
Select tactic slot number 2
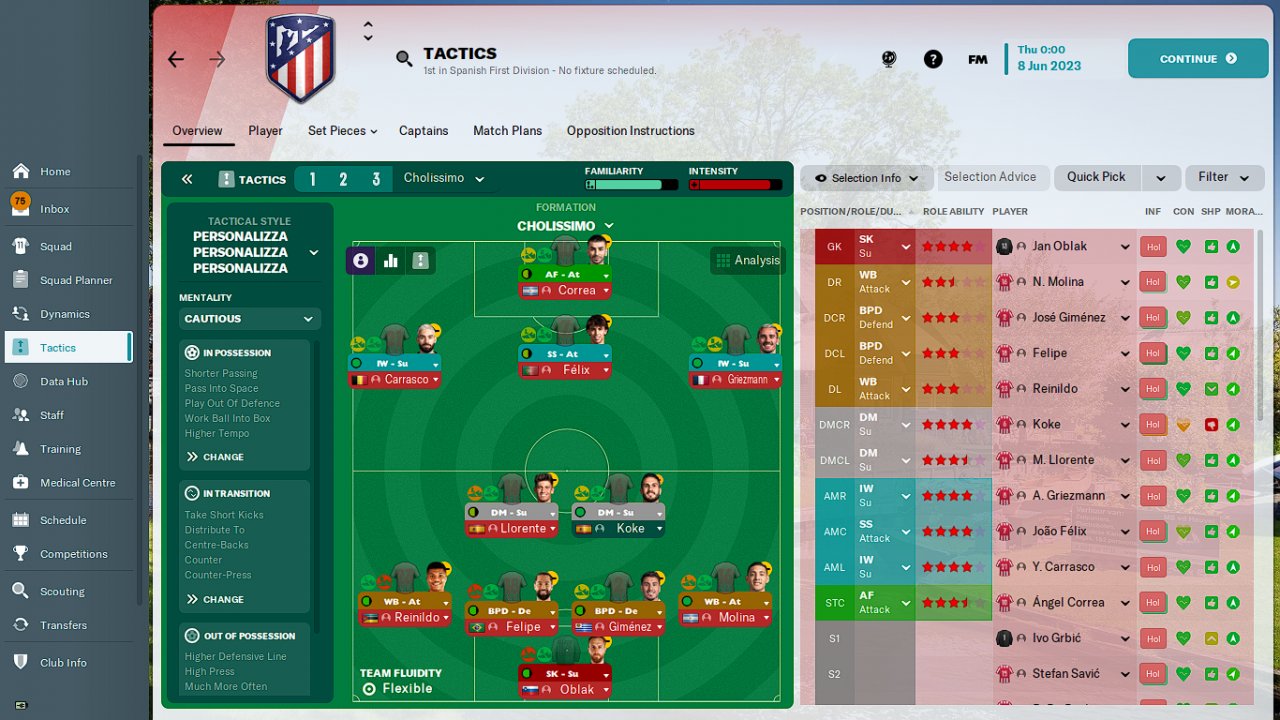(x=343, y=179)
